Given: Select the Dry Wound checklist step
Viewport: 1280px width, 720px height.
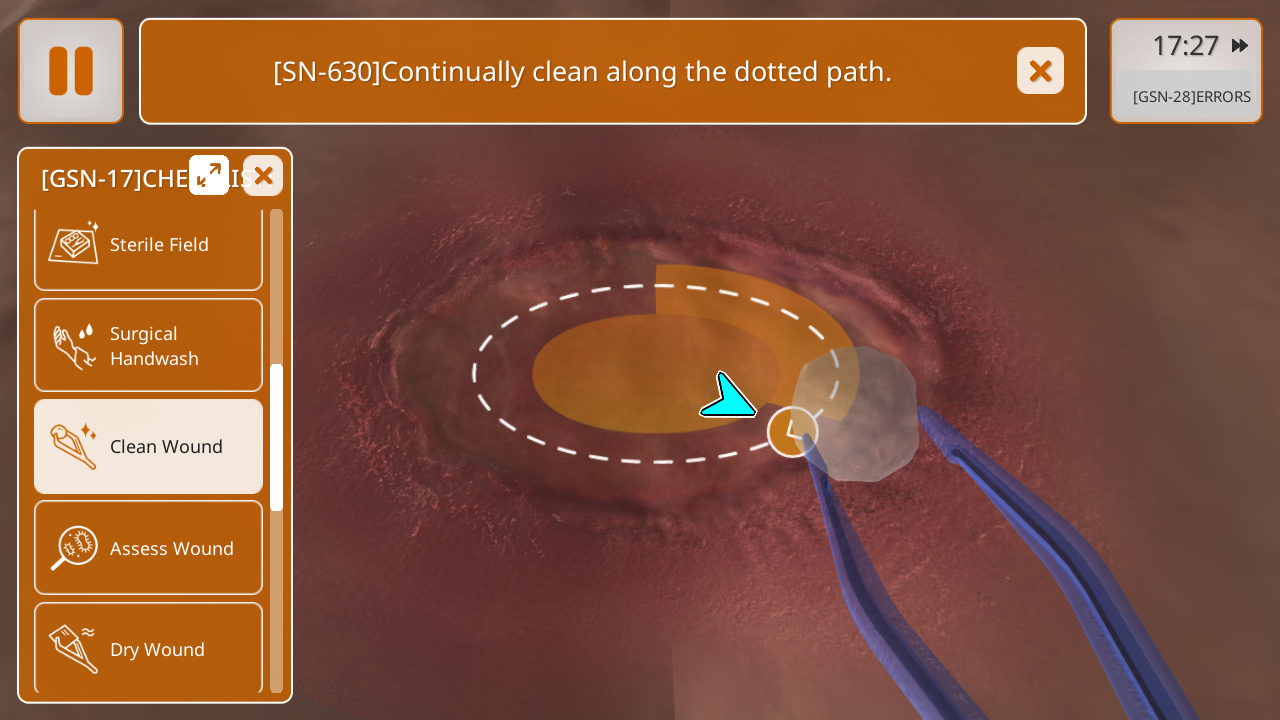Looking at the screenshot, I should click(x=148, y=648).
